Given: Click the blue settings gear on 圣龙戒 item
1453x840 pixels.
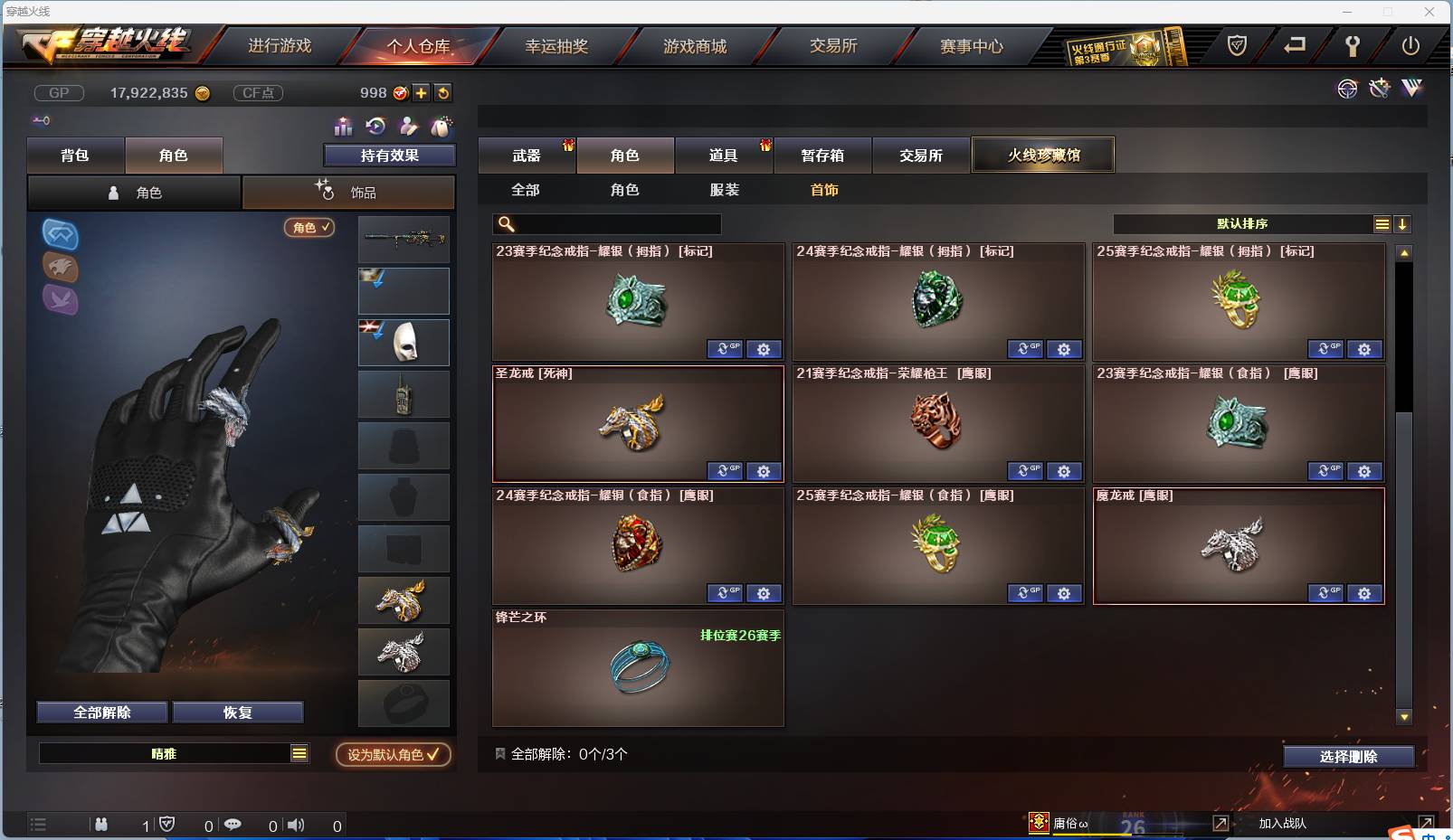Looking at the screenshot, I should coord(764,471).
